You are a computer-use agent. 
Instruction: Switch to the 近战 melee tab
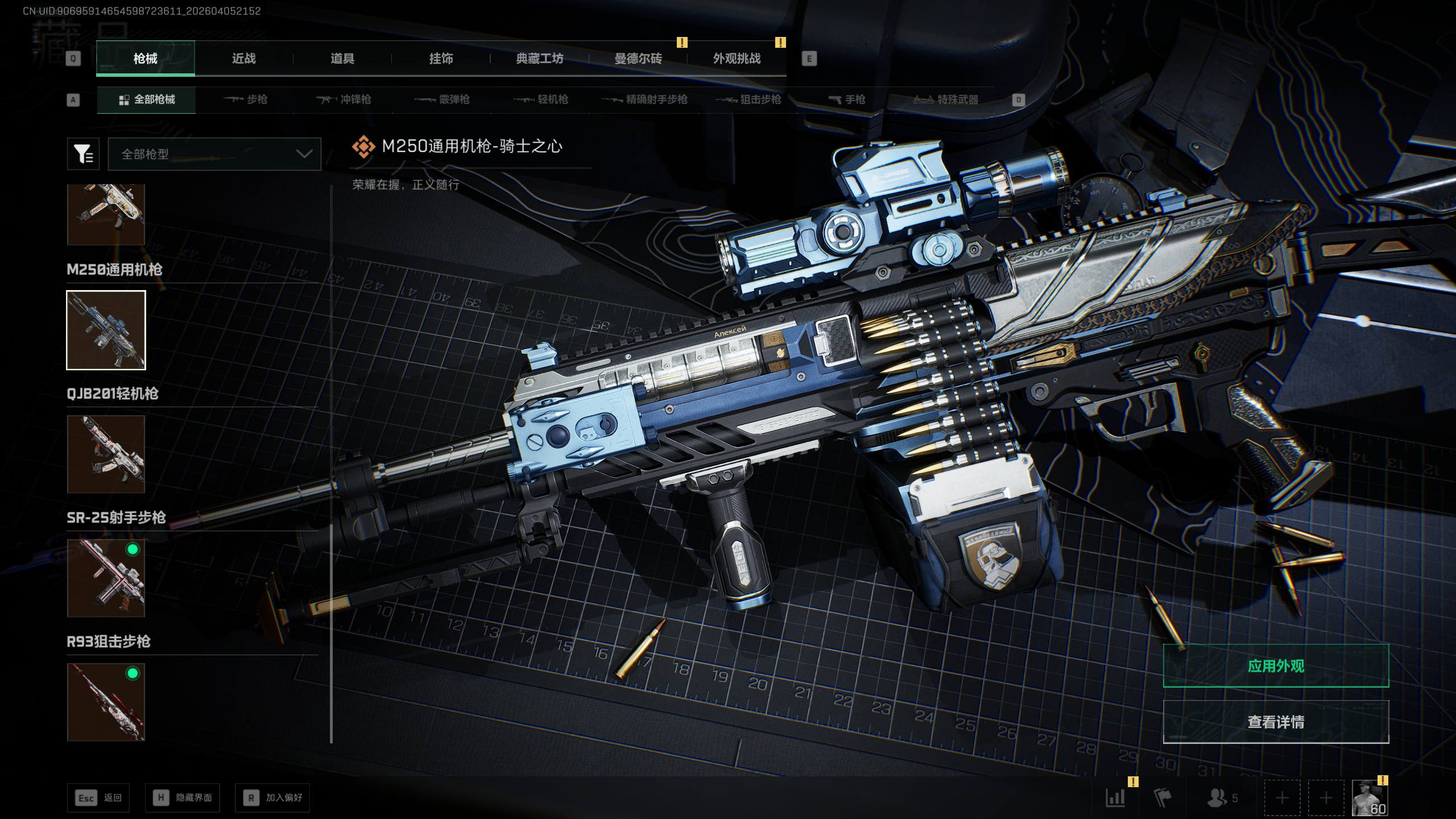tap(243, 59)
